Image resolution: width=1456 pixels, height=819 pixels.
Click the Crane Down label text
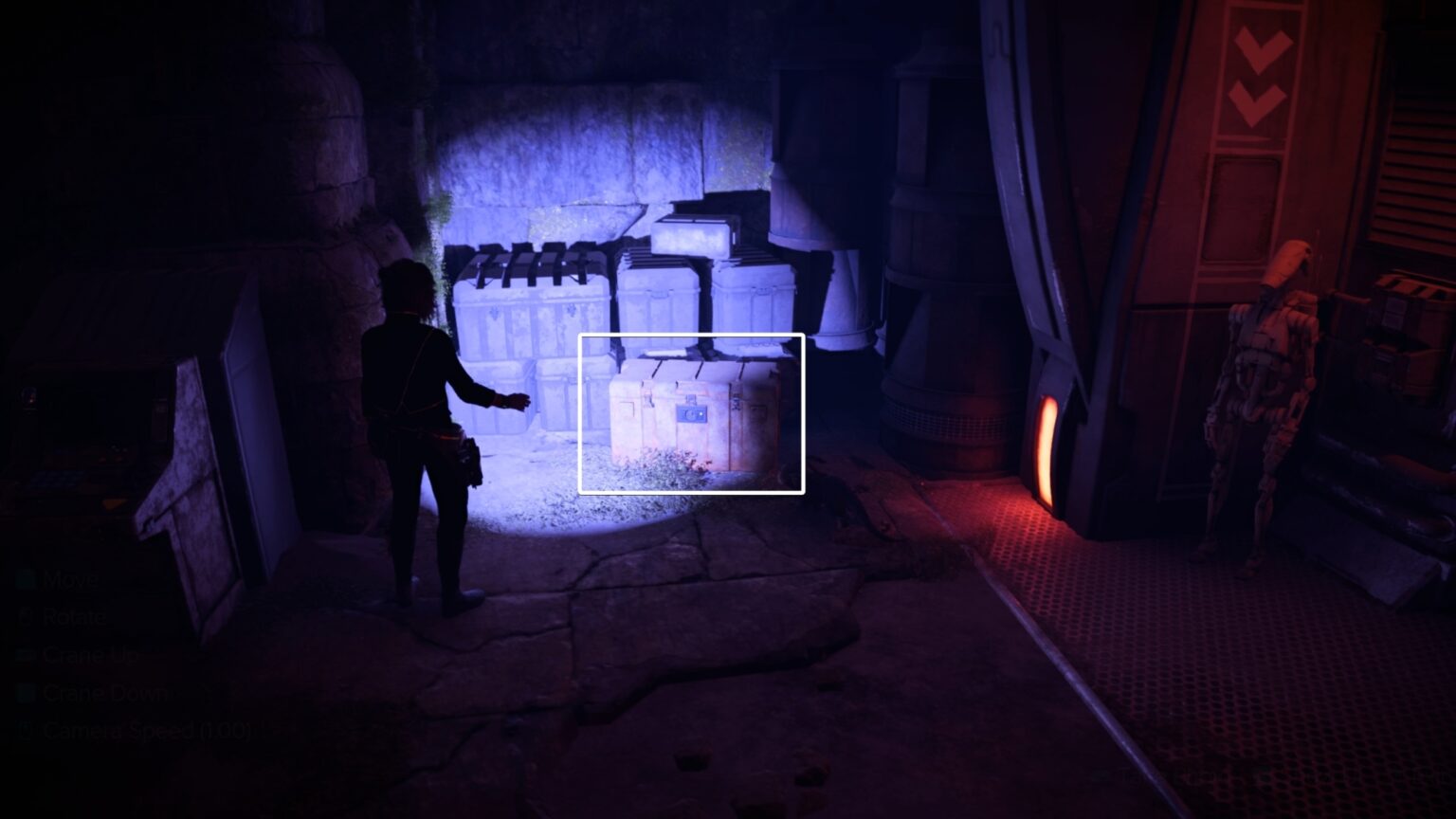tap(104, 693)
